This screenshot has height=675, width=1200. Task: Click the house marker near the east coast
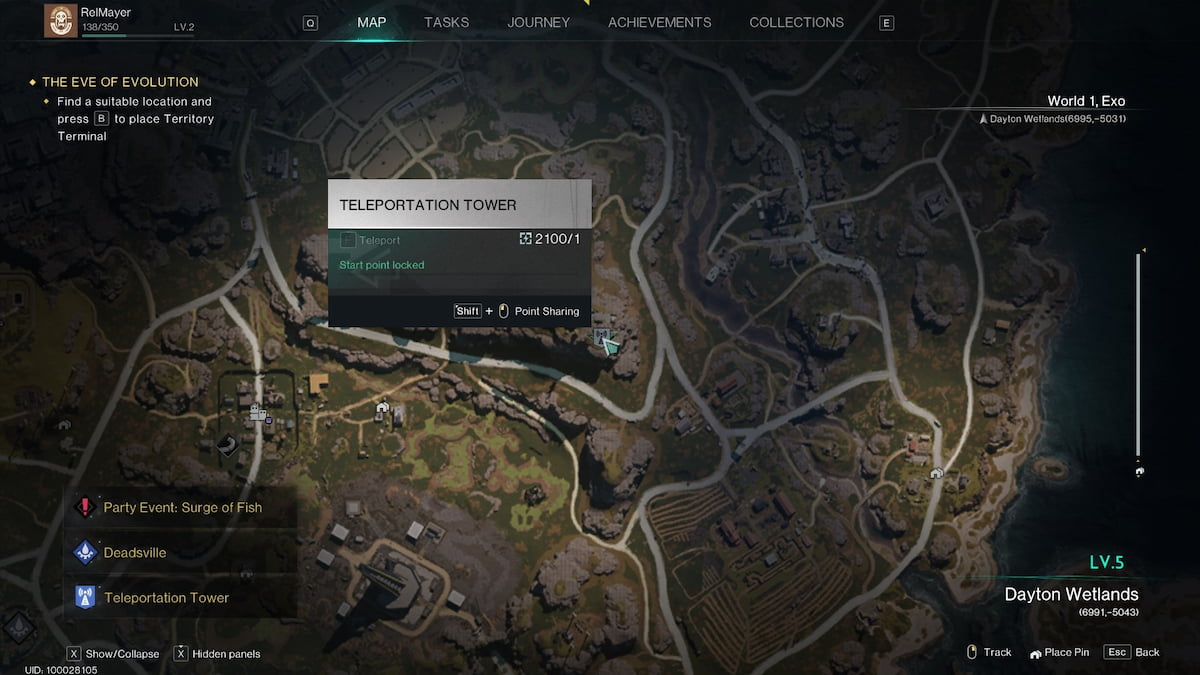(x=936, y=473)
